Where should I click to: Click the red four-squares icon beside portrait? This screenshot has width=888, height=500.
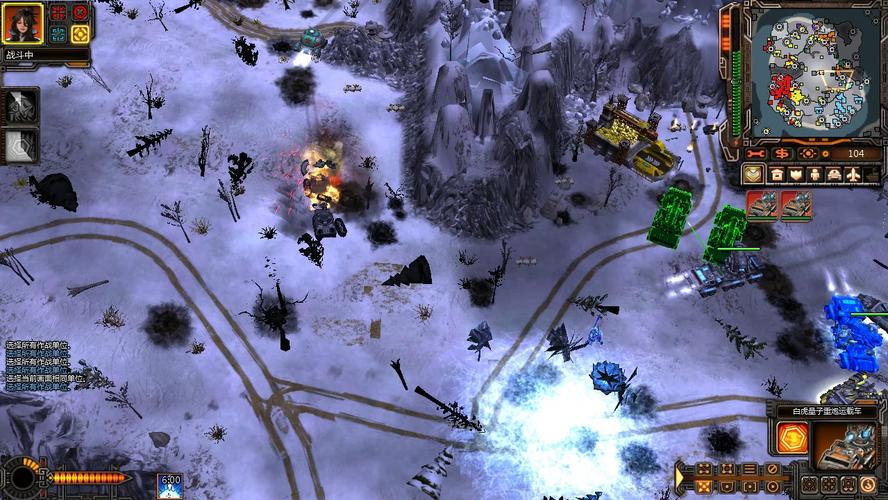58,13
